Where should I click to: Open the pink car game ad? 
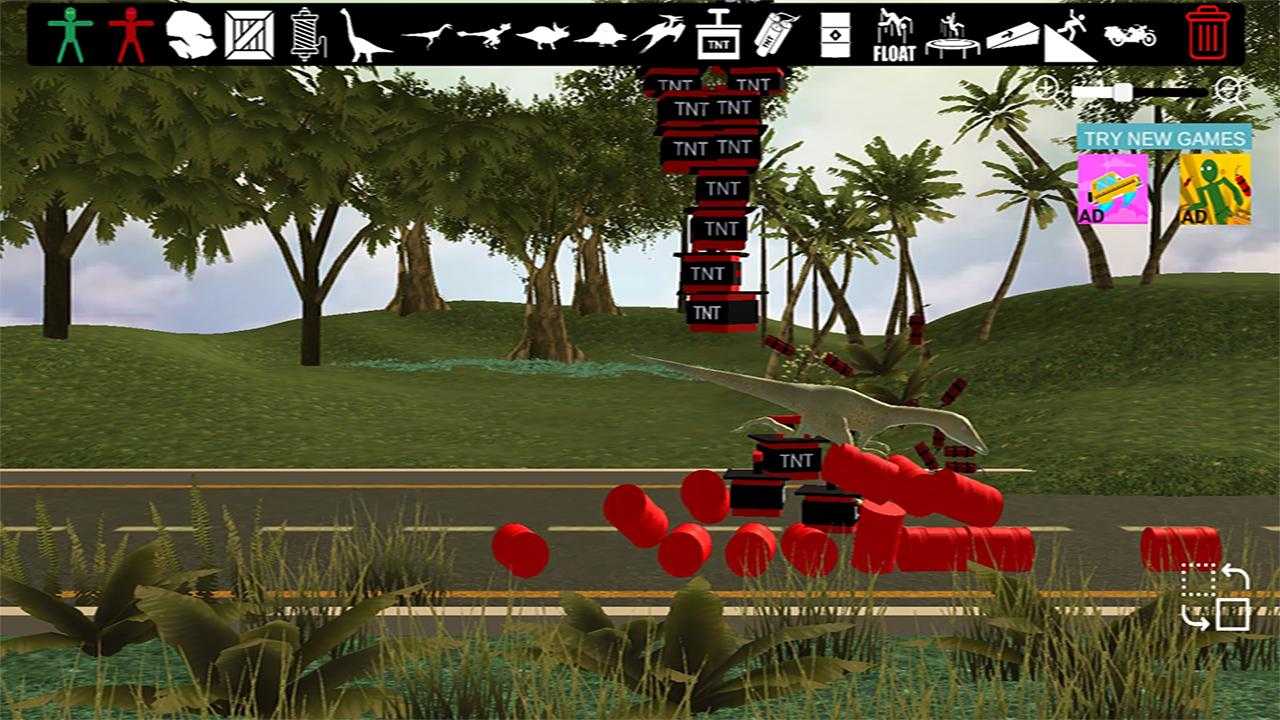(x=1112, y=188)
